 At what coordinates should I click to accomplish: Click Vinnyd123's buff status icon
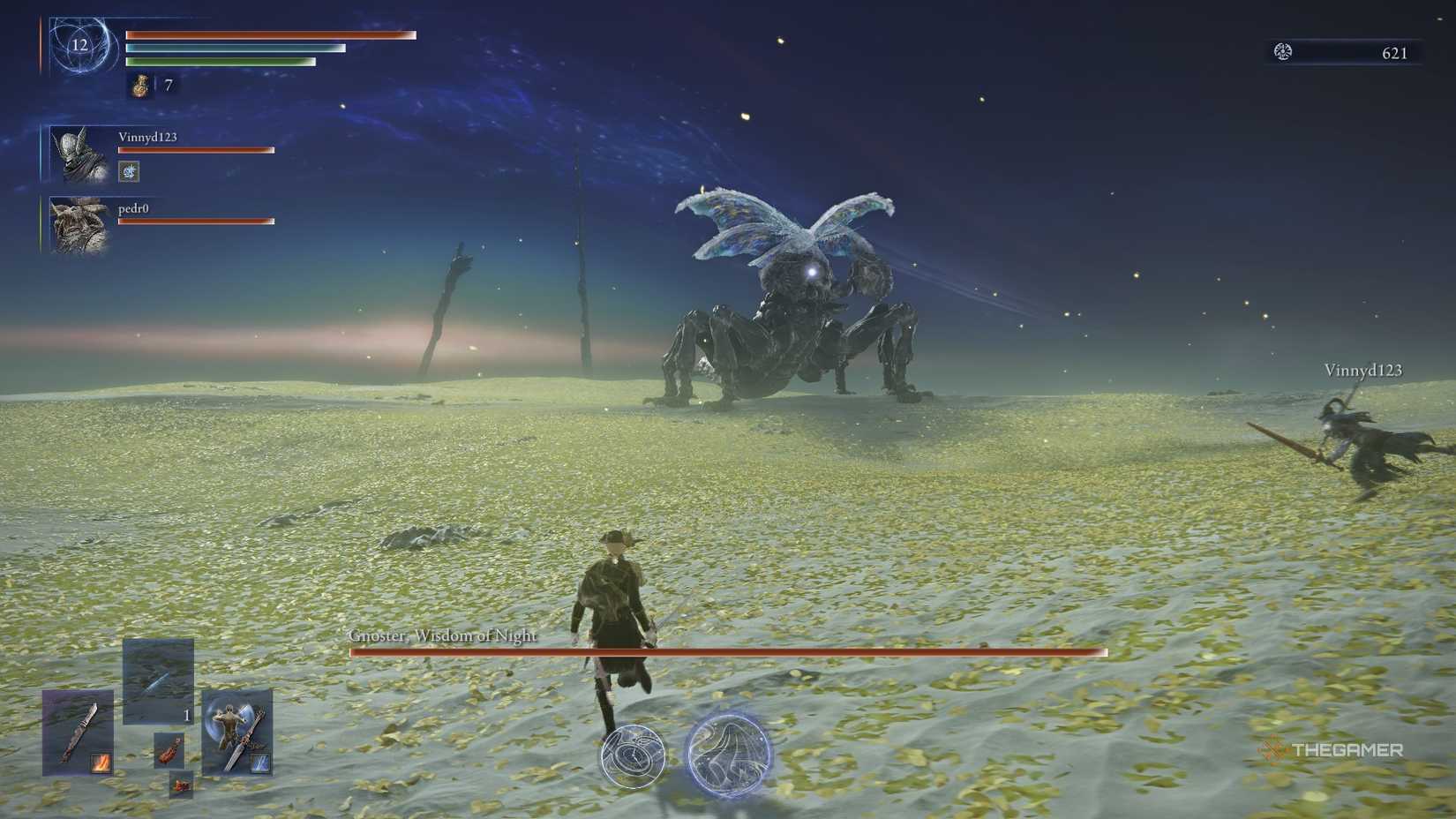click(128, 171)
